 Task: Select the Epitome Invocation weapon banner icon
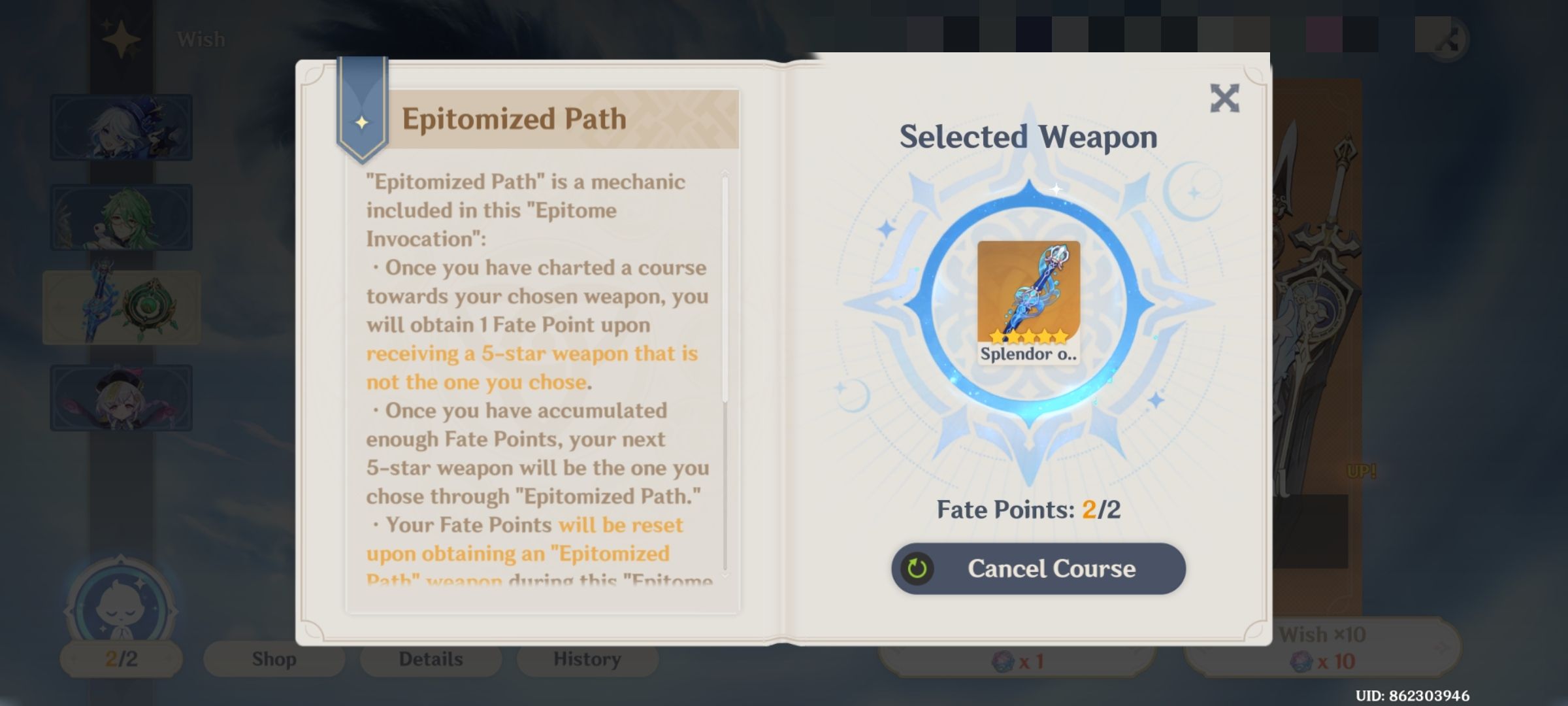coord(121,307)
